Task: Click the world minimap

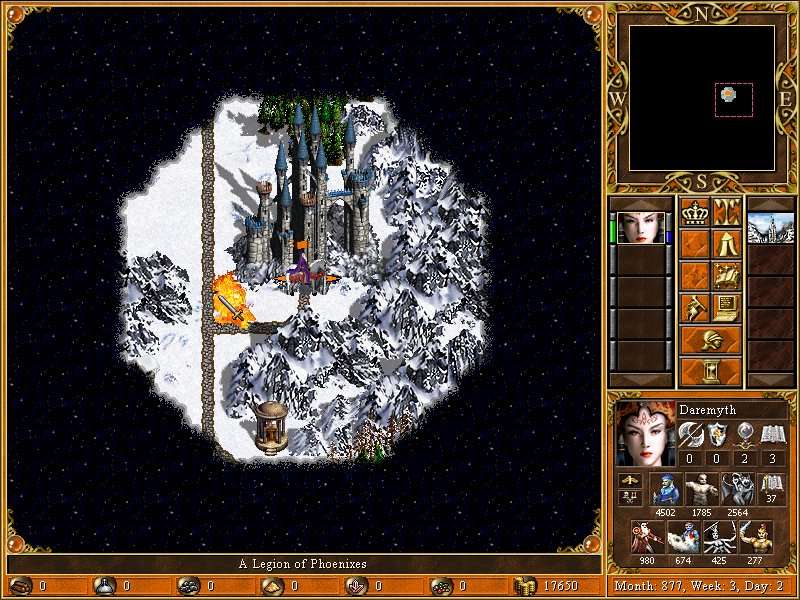Action: (701, 97)
